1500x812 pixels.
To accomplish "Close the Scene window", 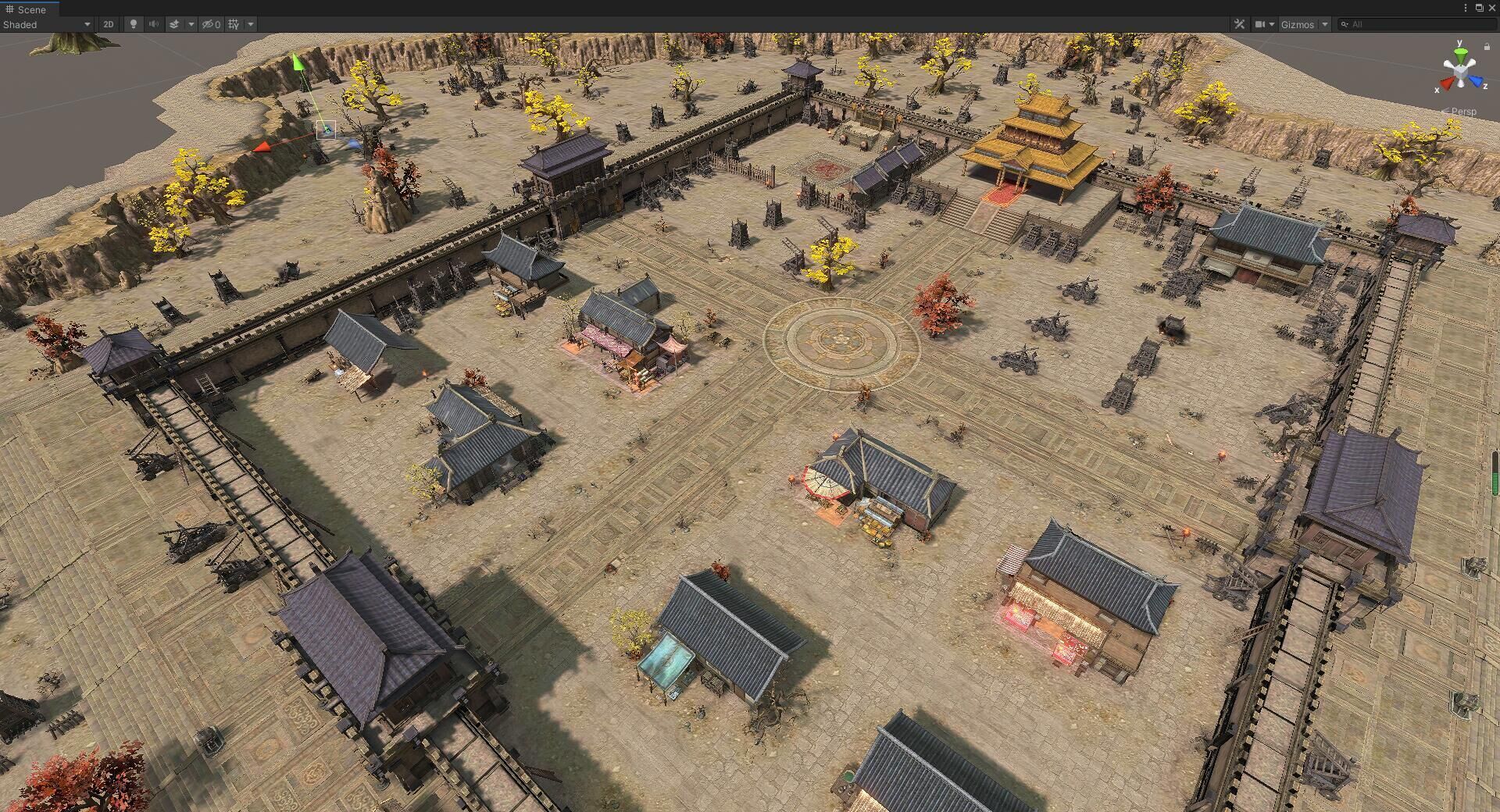I will point(1491,8).
